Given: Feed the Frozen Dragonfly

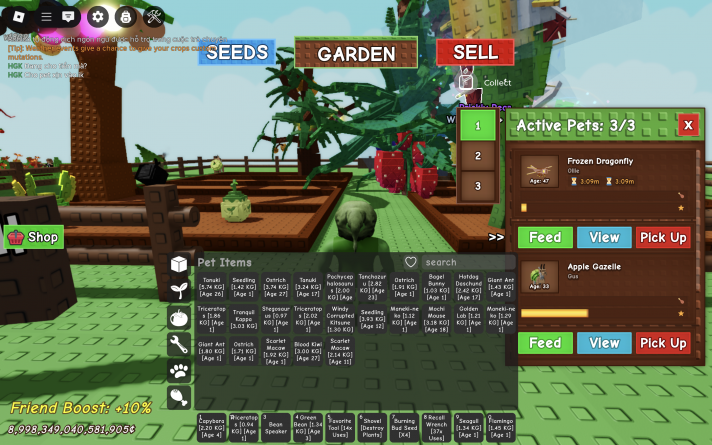Looking at the screenshot, I should [545, 237].
